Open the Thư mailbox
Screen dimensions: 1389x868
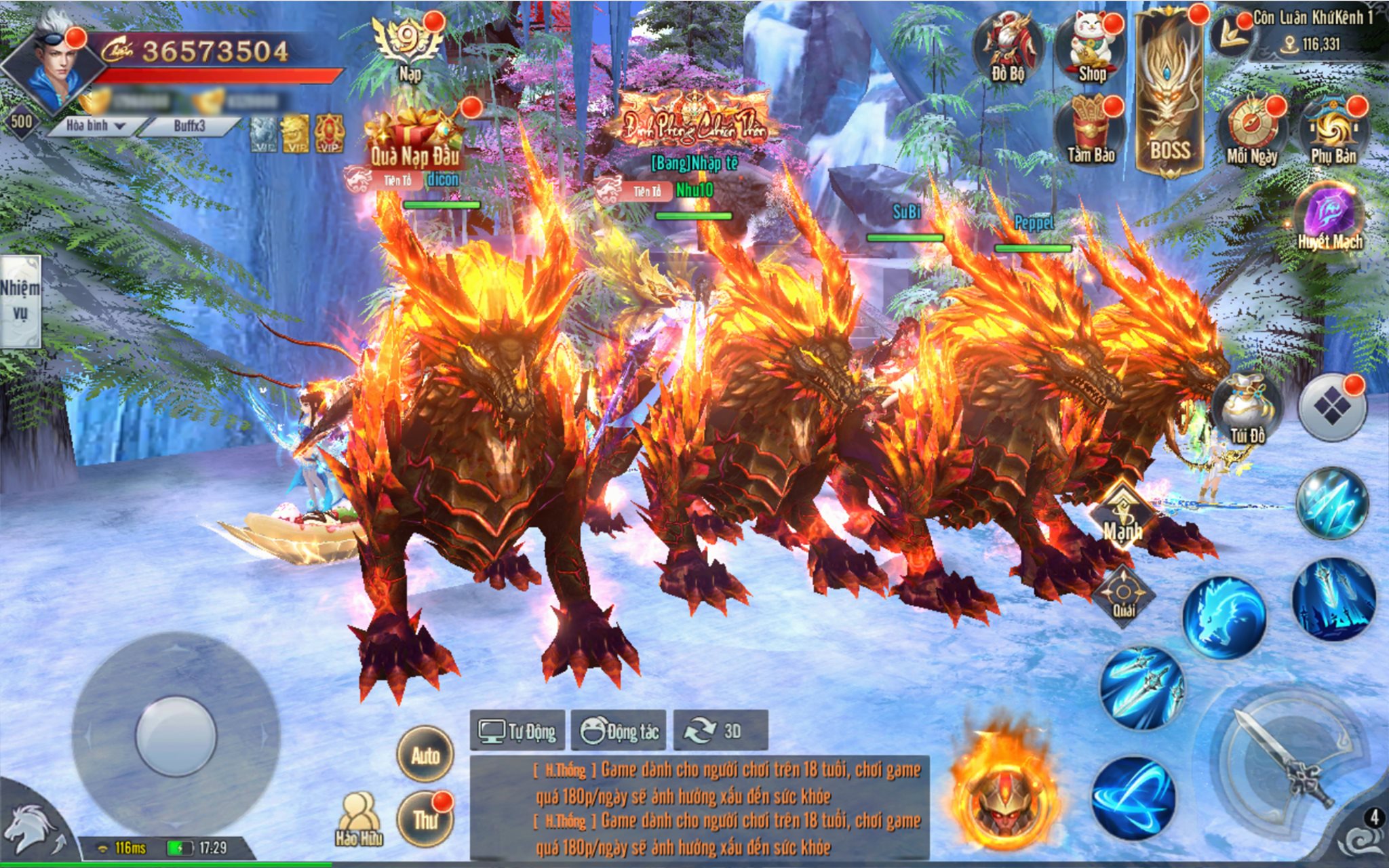(425, 819)
